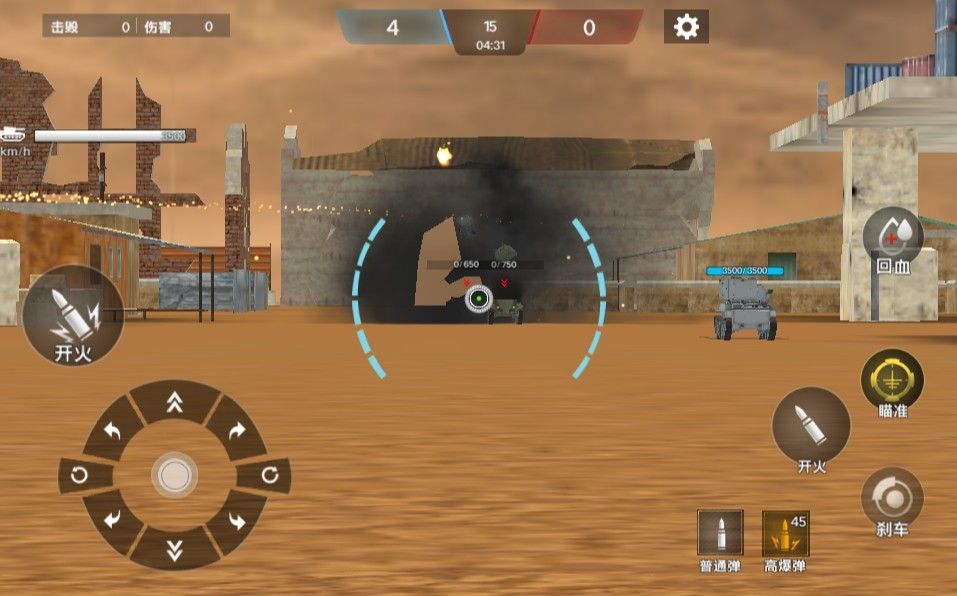Tap the clockwise rotate arrow on the wheel
Screen dimensions: 957x596
[x=270, y=475]
